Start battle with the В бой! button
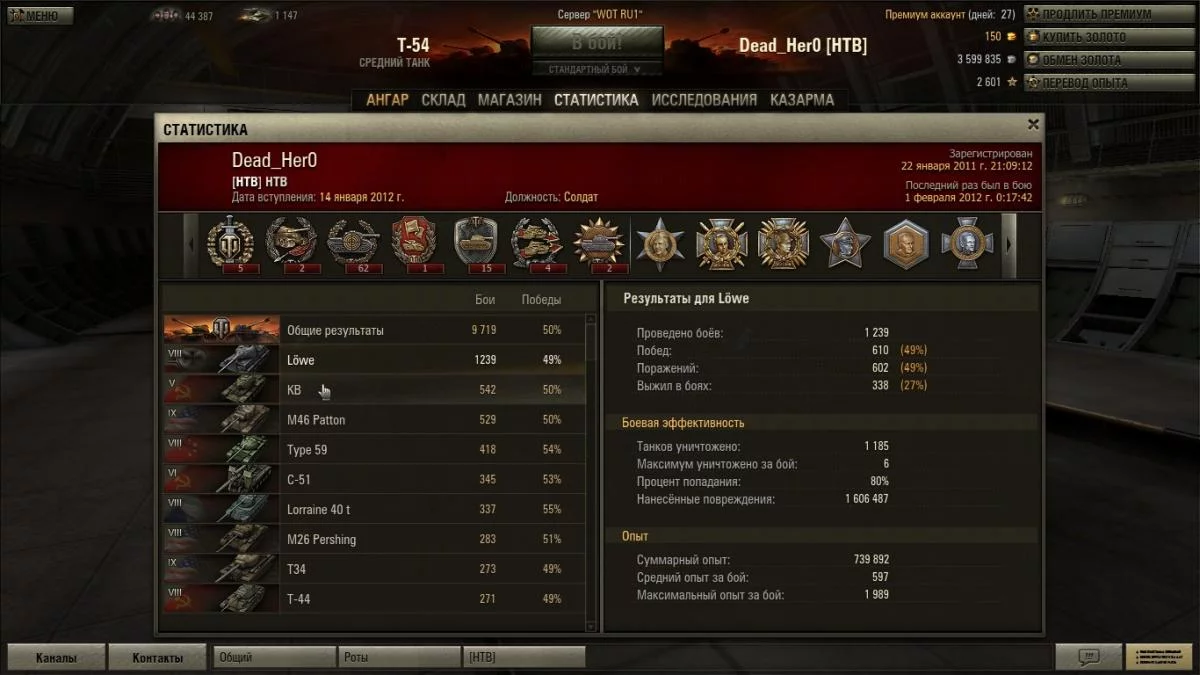This screenshot has width=1200, height=675. 597,44
